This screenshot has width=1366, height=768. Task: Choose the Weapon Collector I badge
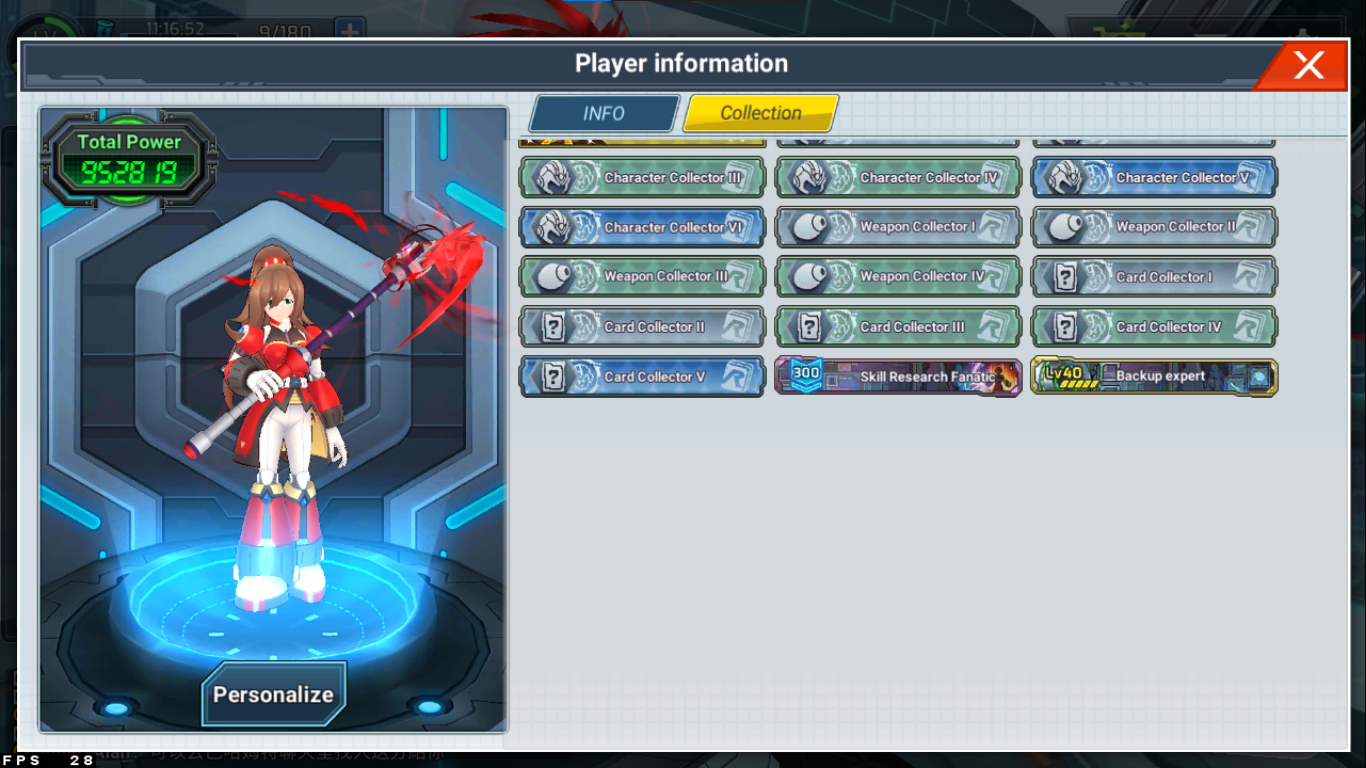898,228
